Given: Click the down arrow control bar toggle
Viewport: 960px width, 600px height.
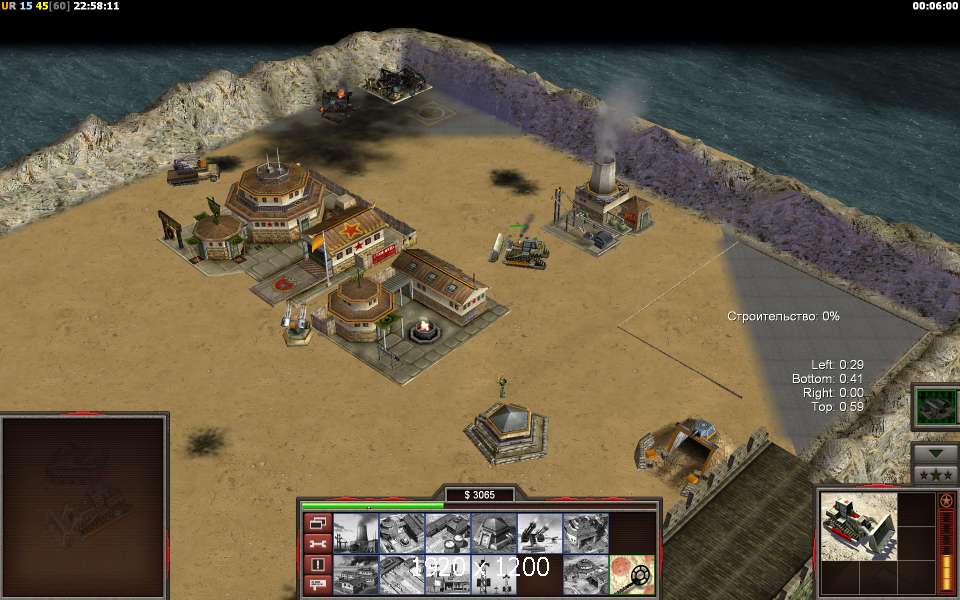Looking at the screenshot, I should coord(936,453).
